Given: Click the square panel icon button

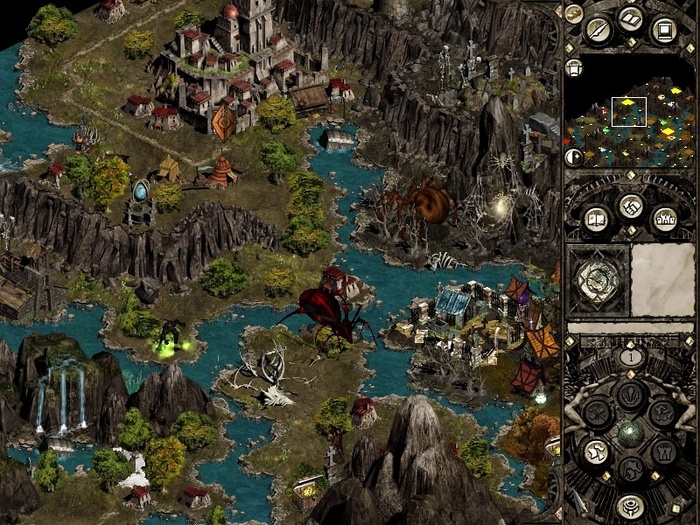Looking at the screenshot, I should pos(662,30).
